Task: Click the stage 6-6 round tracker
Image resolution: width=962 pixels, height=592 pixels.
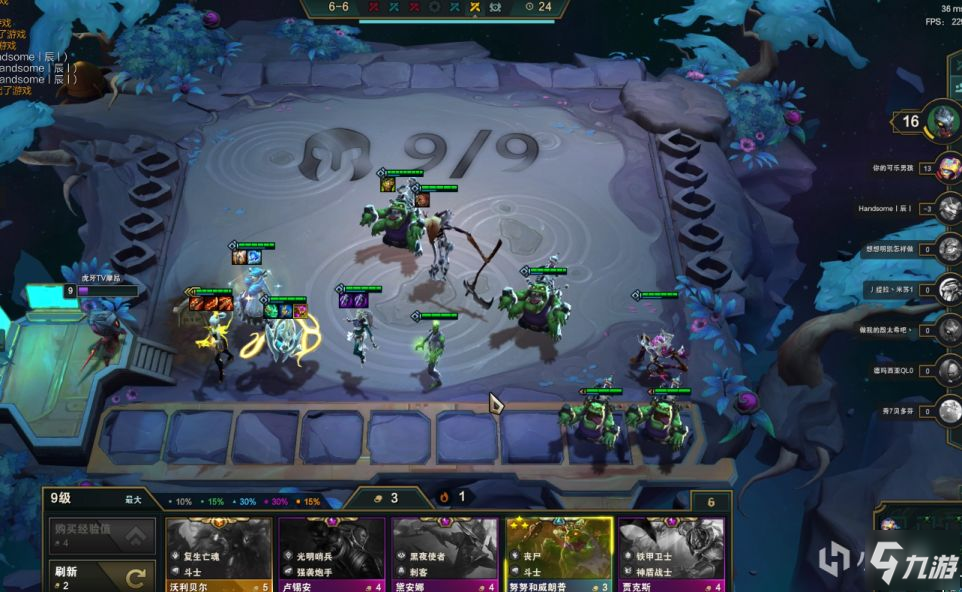Action: (338, 7)
